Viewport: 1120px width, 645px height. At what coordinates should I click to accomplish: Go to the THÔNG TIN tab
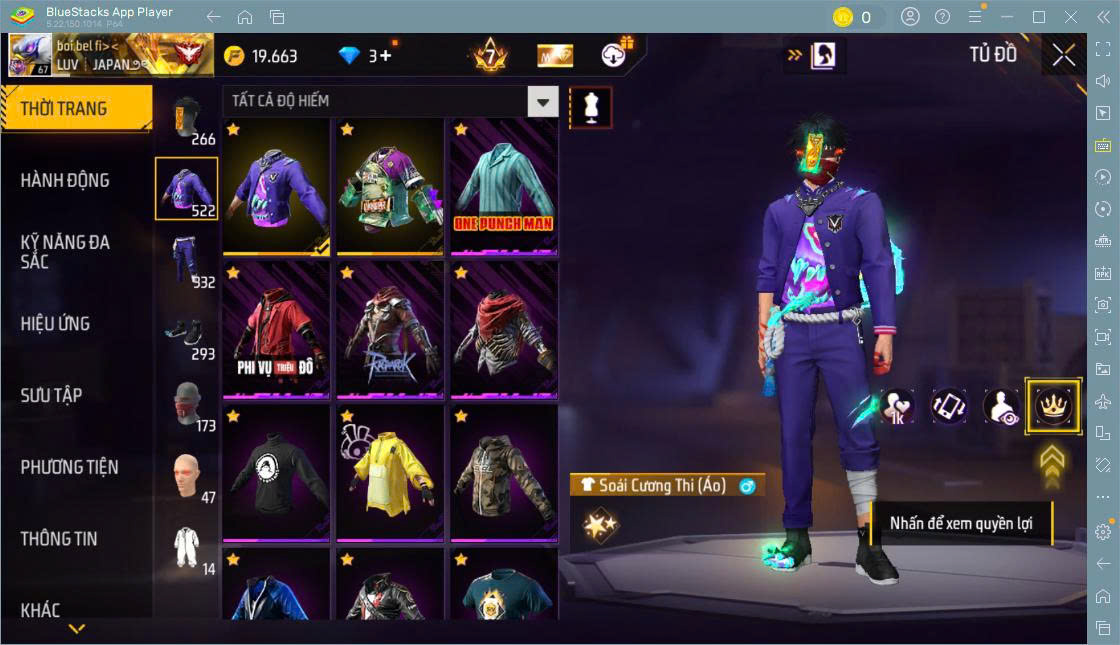tap(59, 538)
